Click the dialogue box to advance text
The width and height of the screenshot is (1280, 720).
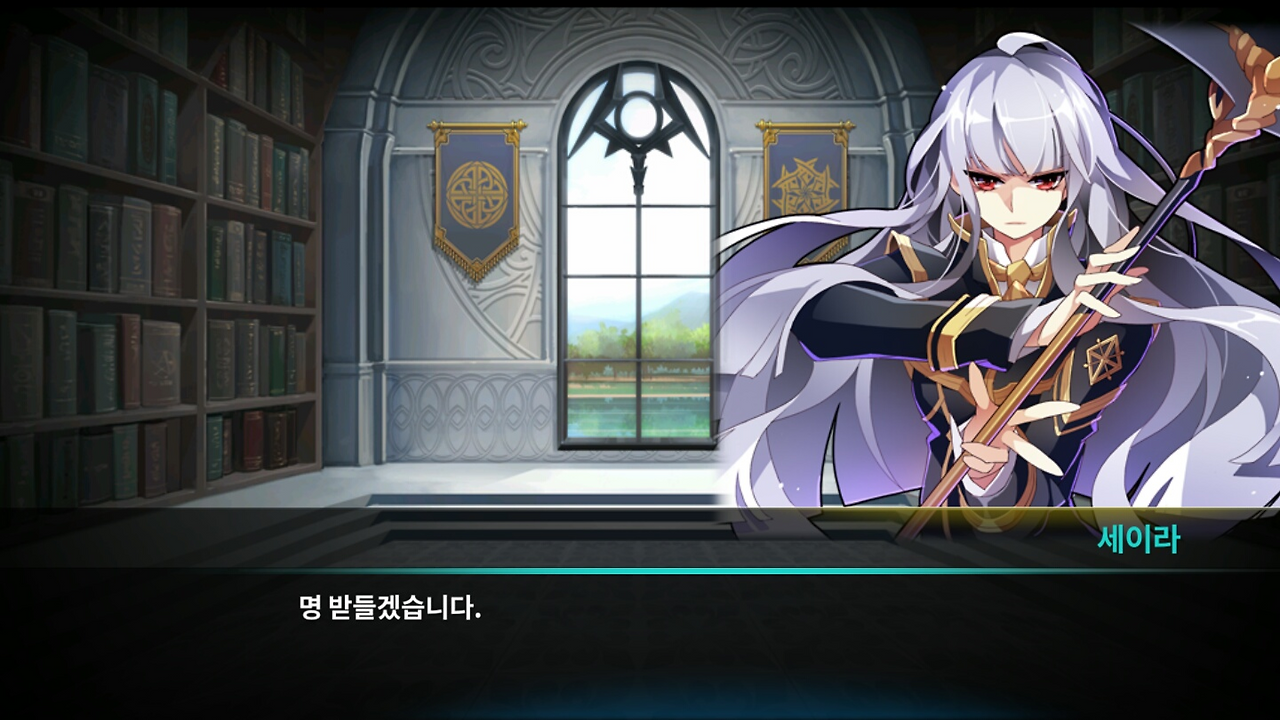pyautogui.click(x=640, y=640)
